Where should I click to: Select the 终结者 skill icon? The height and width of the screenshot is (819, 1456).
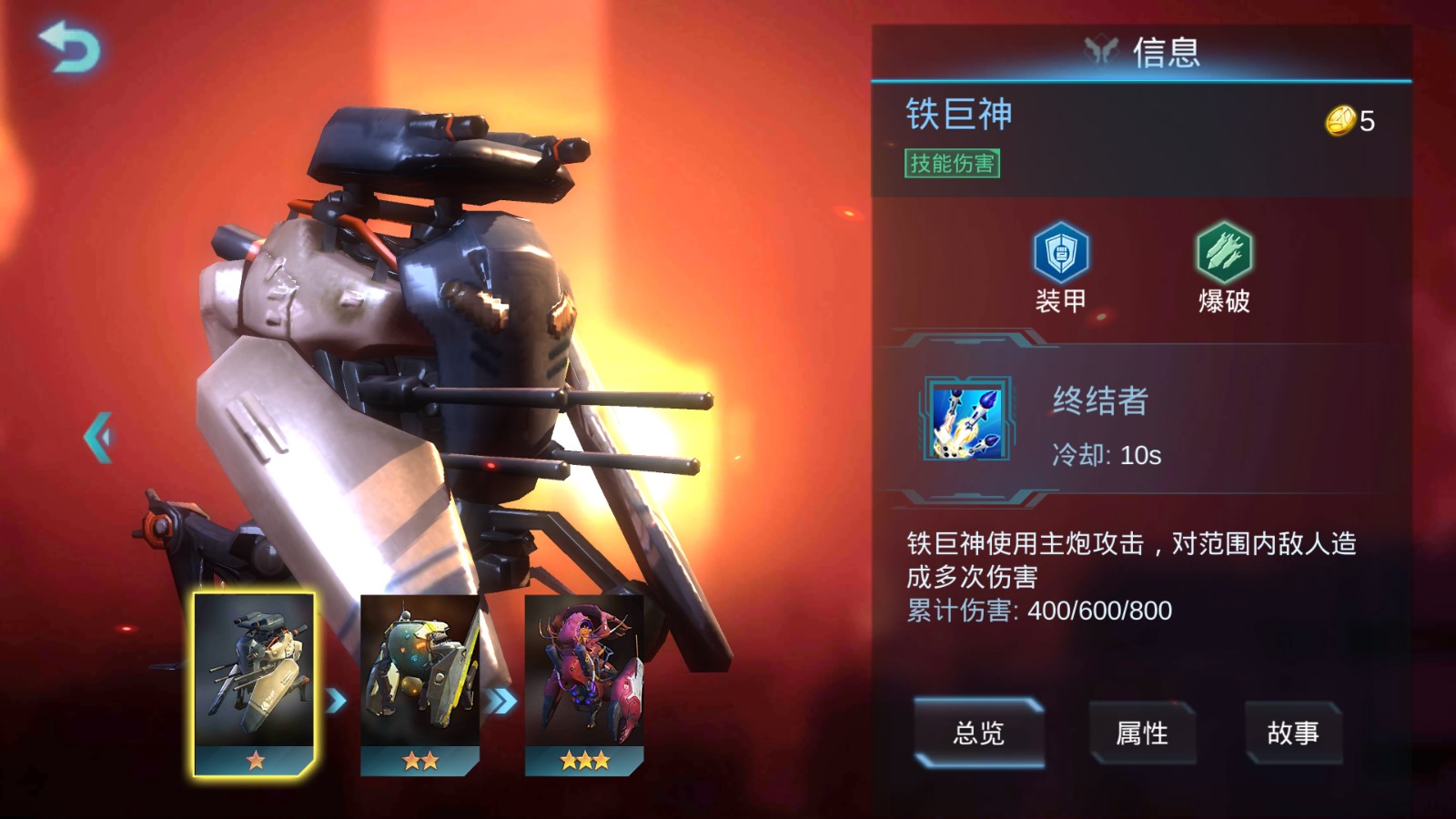click(966, 420)
